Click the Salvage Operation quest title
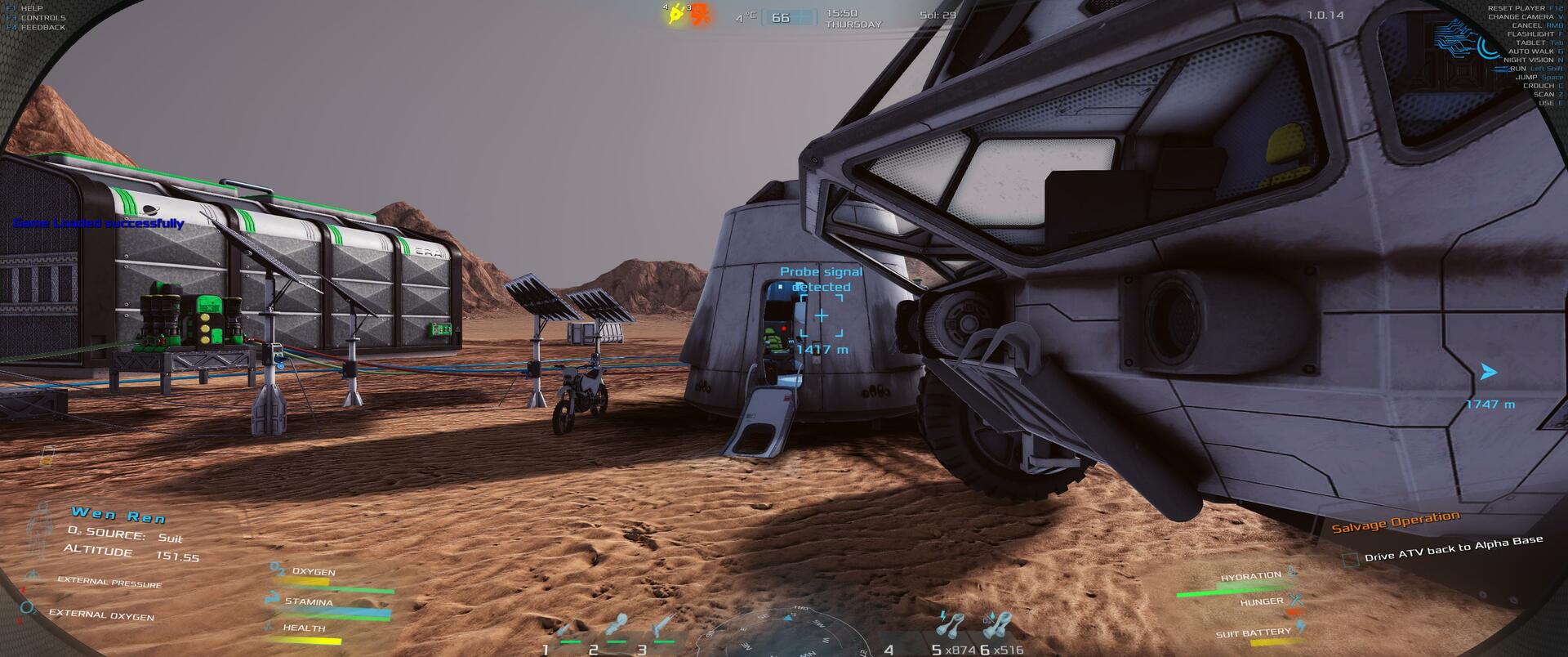Image resolution: width=1568 pixels, height=657 pixels. [x=1395, y=521]
